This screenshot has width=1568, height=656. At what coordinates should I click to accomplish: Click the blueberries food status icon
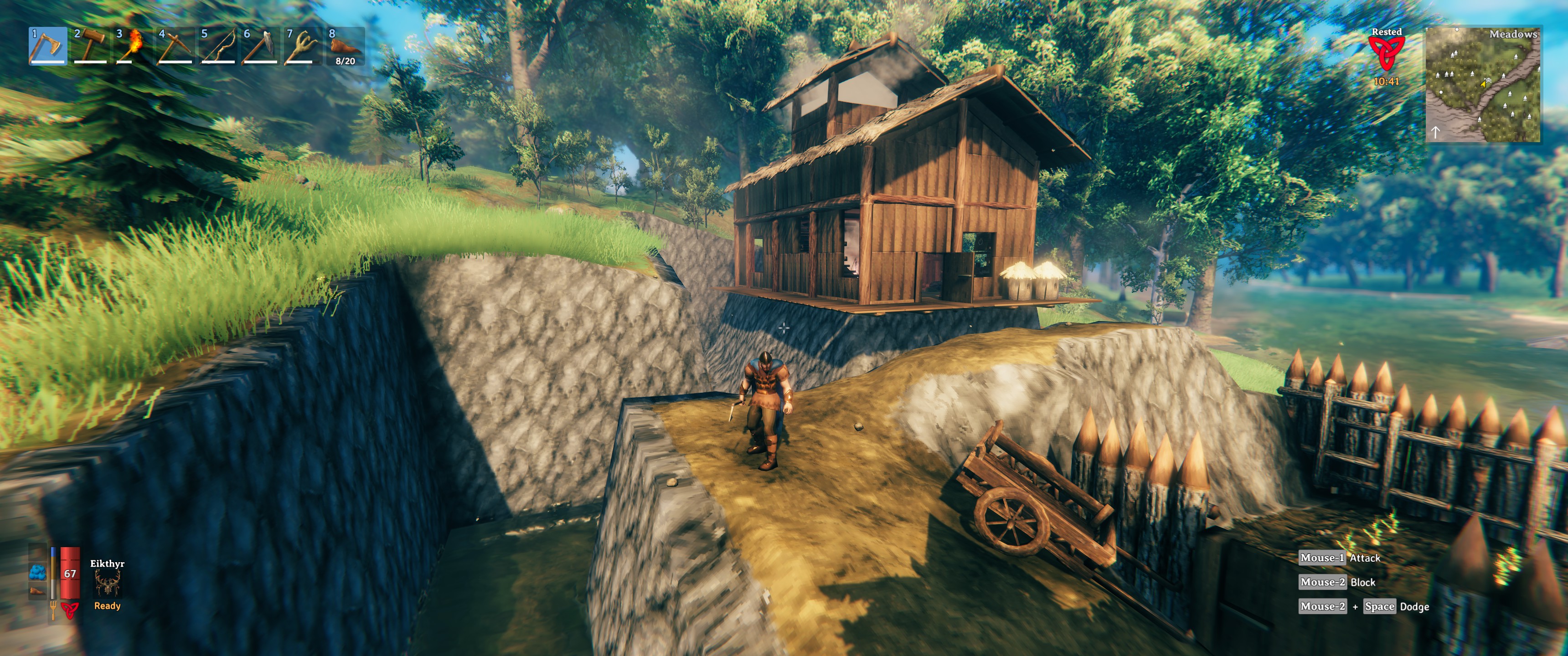point(38,573)
